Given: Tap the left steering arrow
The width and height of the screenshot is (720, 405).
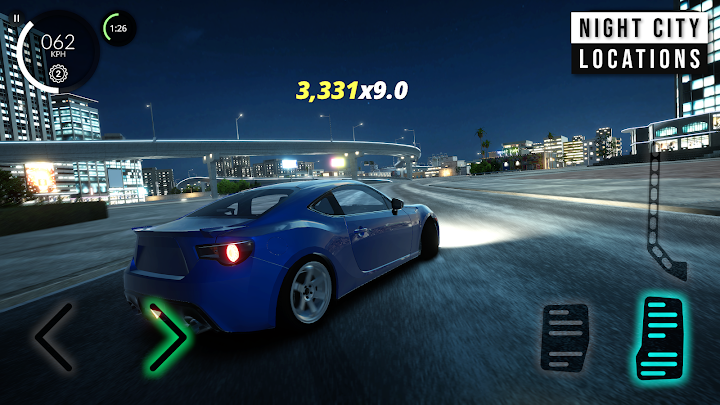Looking at the screenshot, I should 53,337.
